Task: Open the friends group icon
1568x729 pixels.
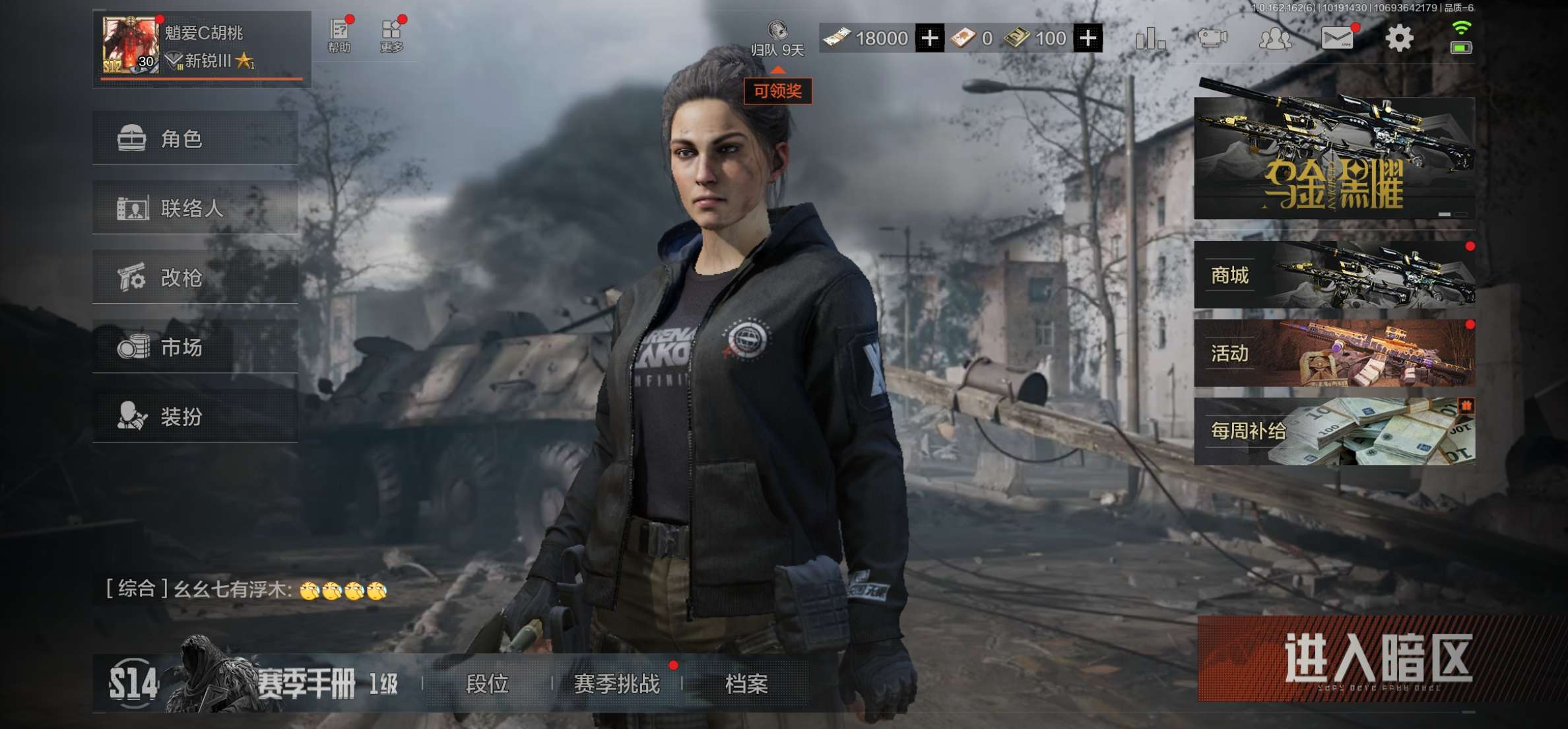Action: pyautogui.click(x=1275, y=38)
